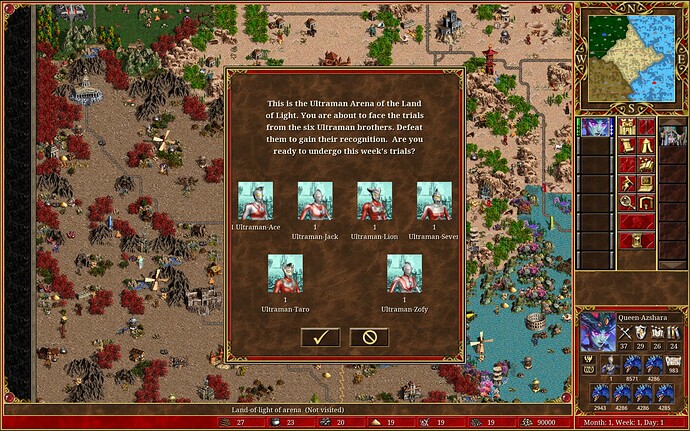The width and height of the screenshot is (690, 431).
Task: Open the quest log scroll button
Action: (629, 147)
